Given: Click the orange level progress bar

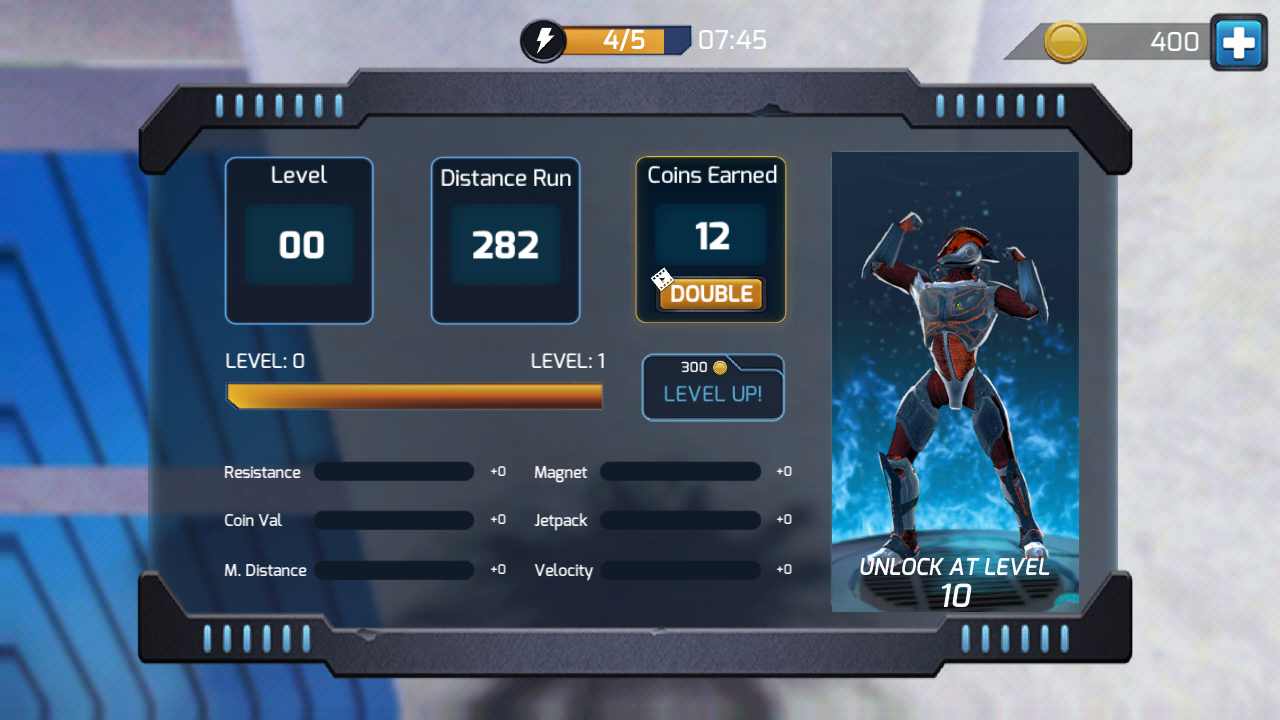Looking at the screenshot, I should coord(415,396).
